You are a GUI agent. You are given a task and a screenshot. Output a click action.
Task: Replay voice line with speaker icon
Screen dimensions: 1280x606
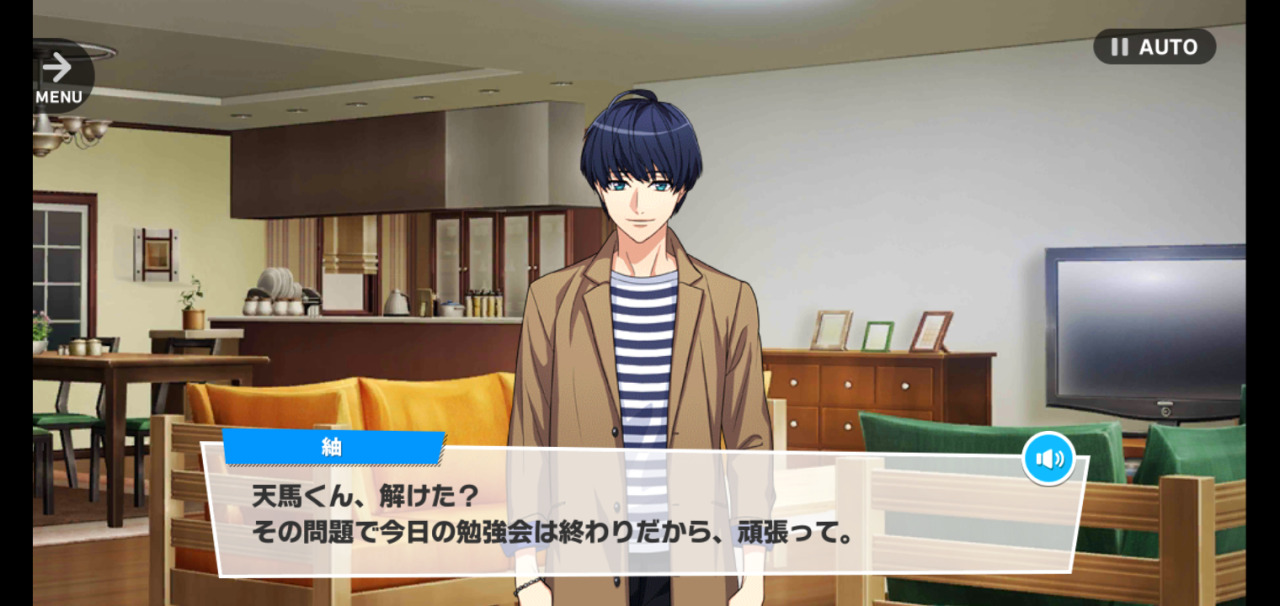pyautogui.click(x=1048, y=459)
